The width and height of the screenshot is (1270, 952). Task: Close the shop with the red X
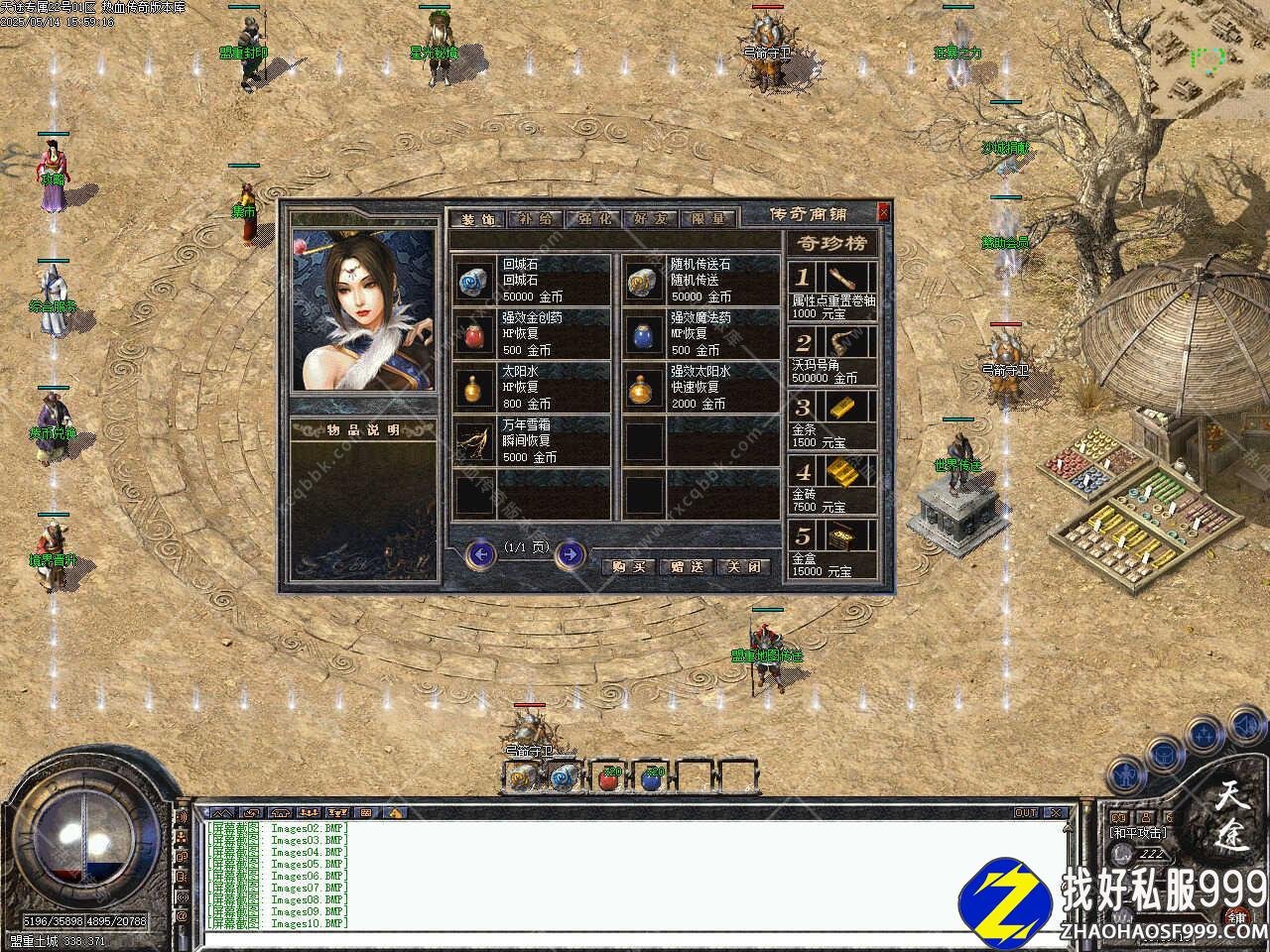coord(883,212)
